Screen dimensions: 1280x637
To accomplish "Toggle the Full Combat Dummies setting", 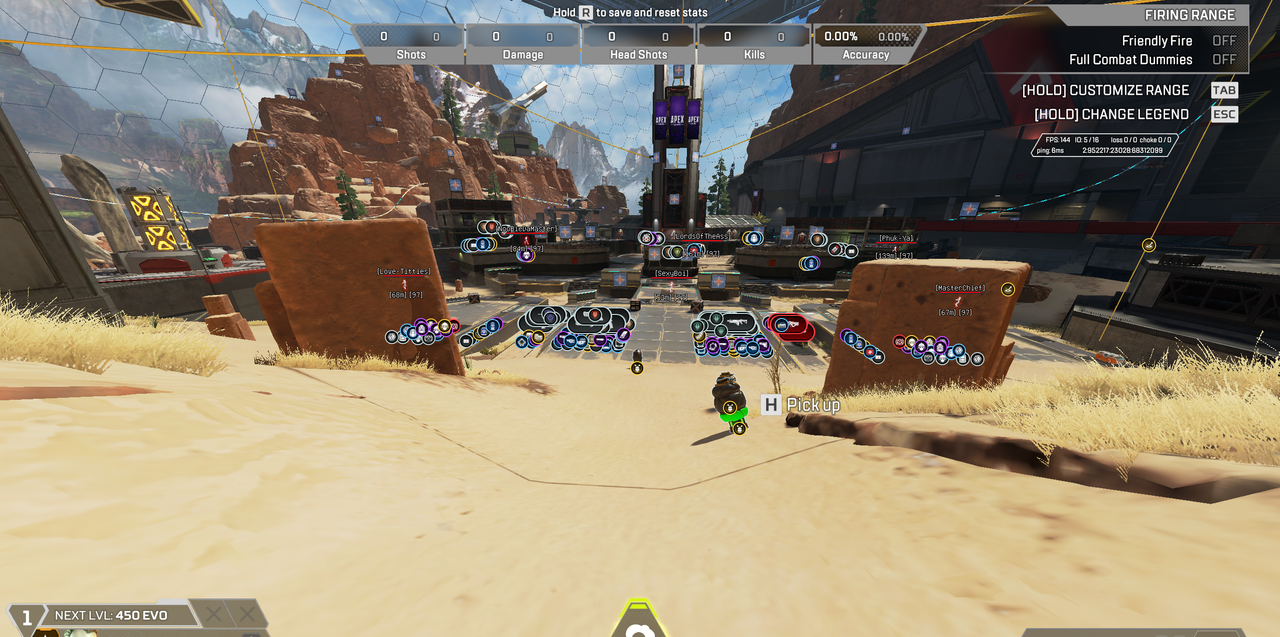I will [x=1223, y=60].
